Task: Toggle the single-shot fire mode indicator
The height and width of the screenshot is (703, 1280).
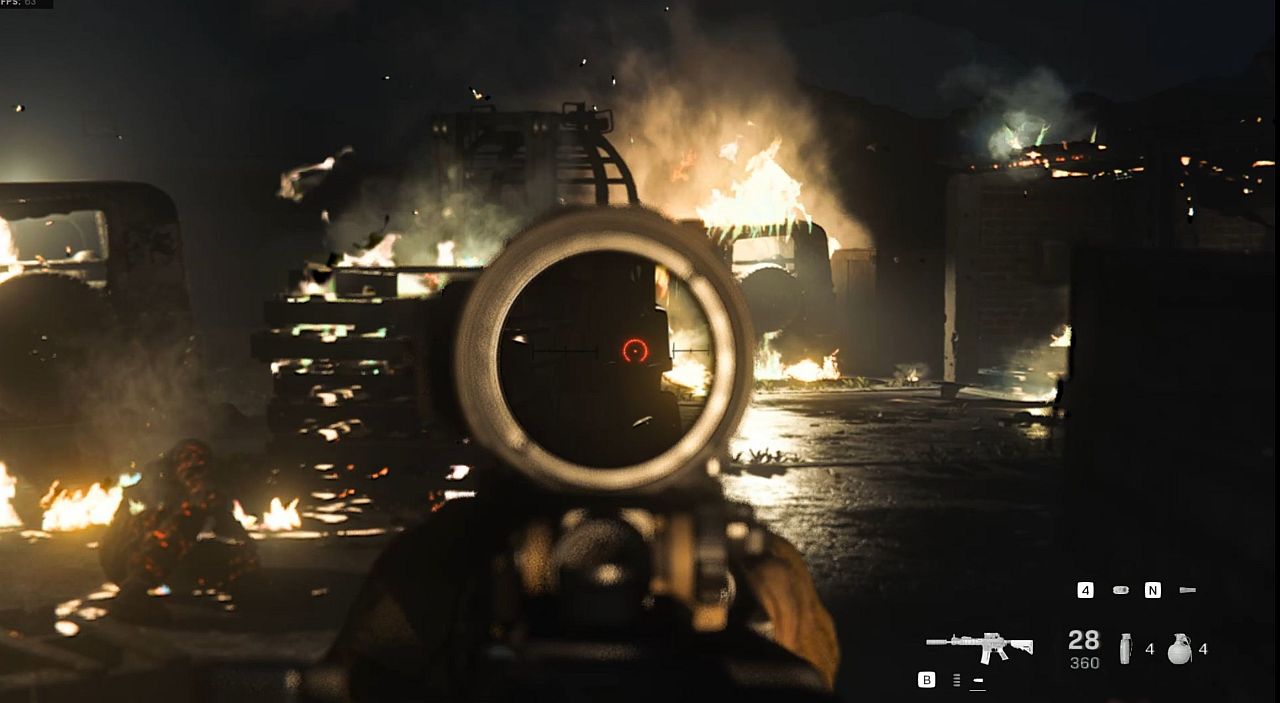Action: (x=978, y=681)
